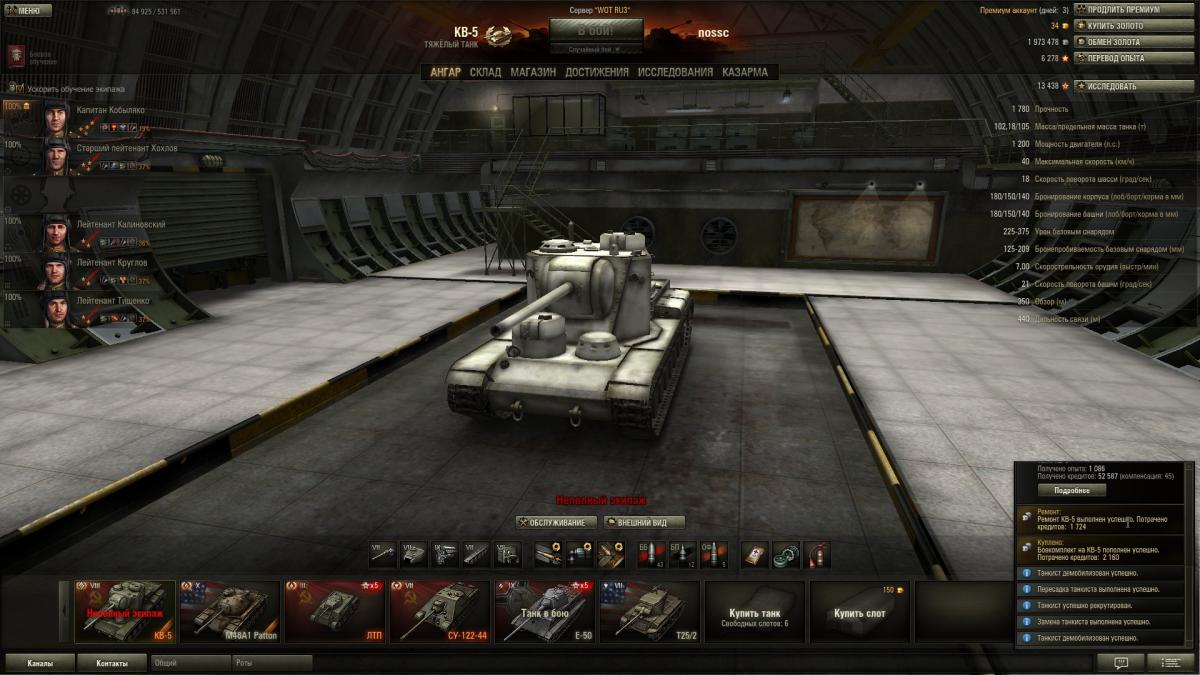Click the Купить слот tile
The height and width of the screenshot is (675, 1200).
(x=859, y=611)
